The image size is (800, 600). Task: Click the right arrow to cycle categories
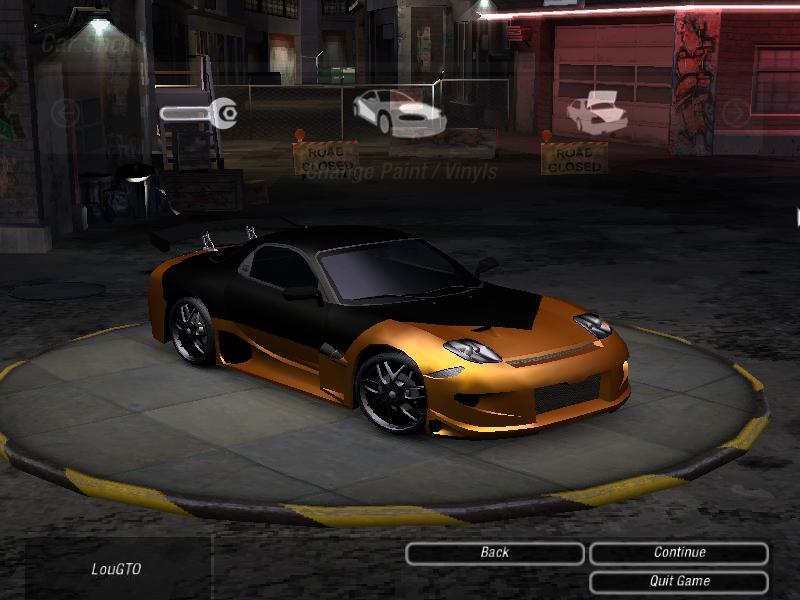pyautogui.click(x=736, y=112)
